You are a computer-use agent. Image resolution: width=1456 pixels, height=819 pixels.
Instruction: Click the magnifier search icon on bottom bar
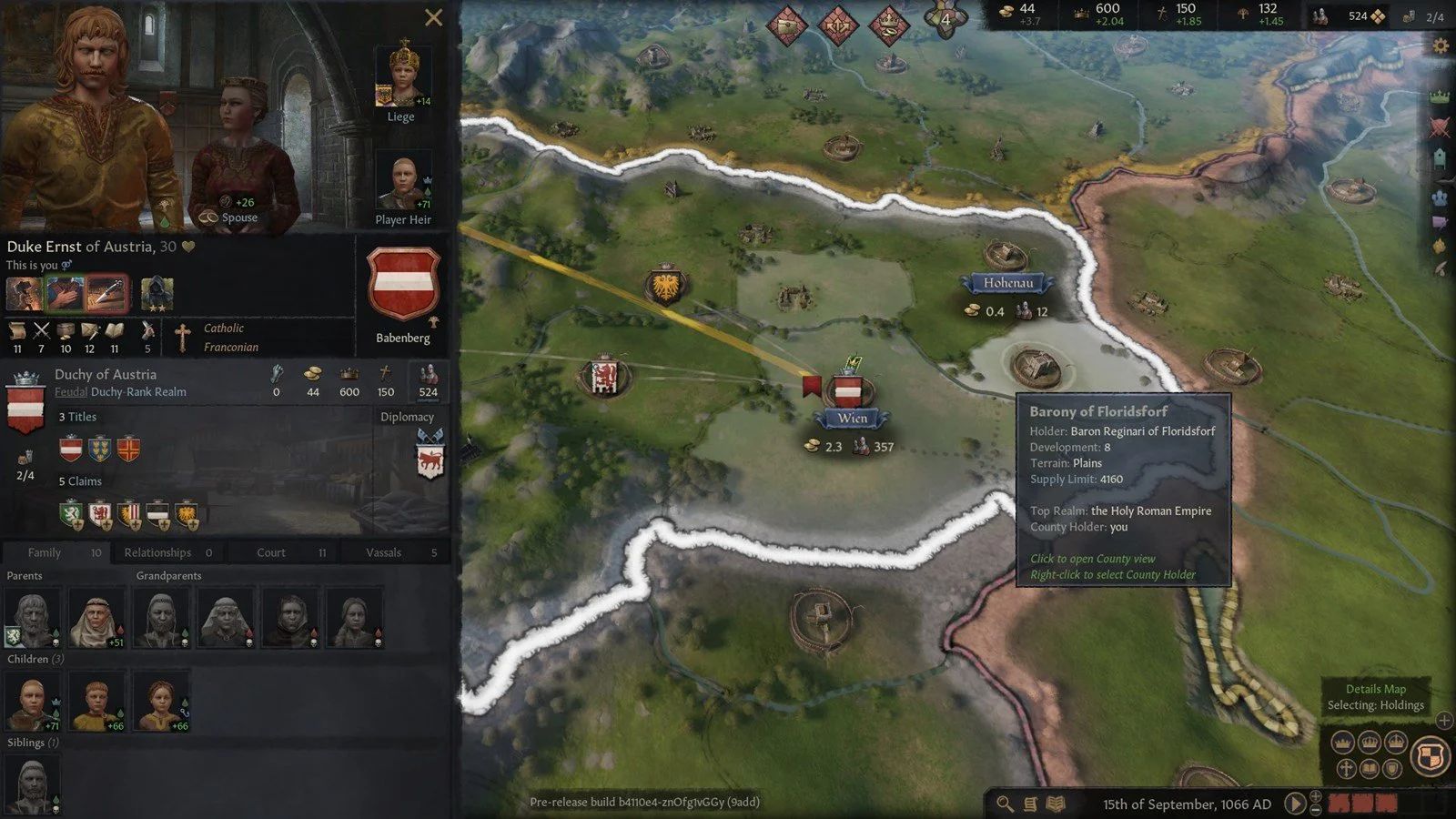pos(1004,804)
